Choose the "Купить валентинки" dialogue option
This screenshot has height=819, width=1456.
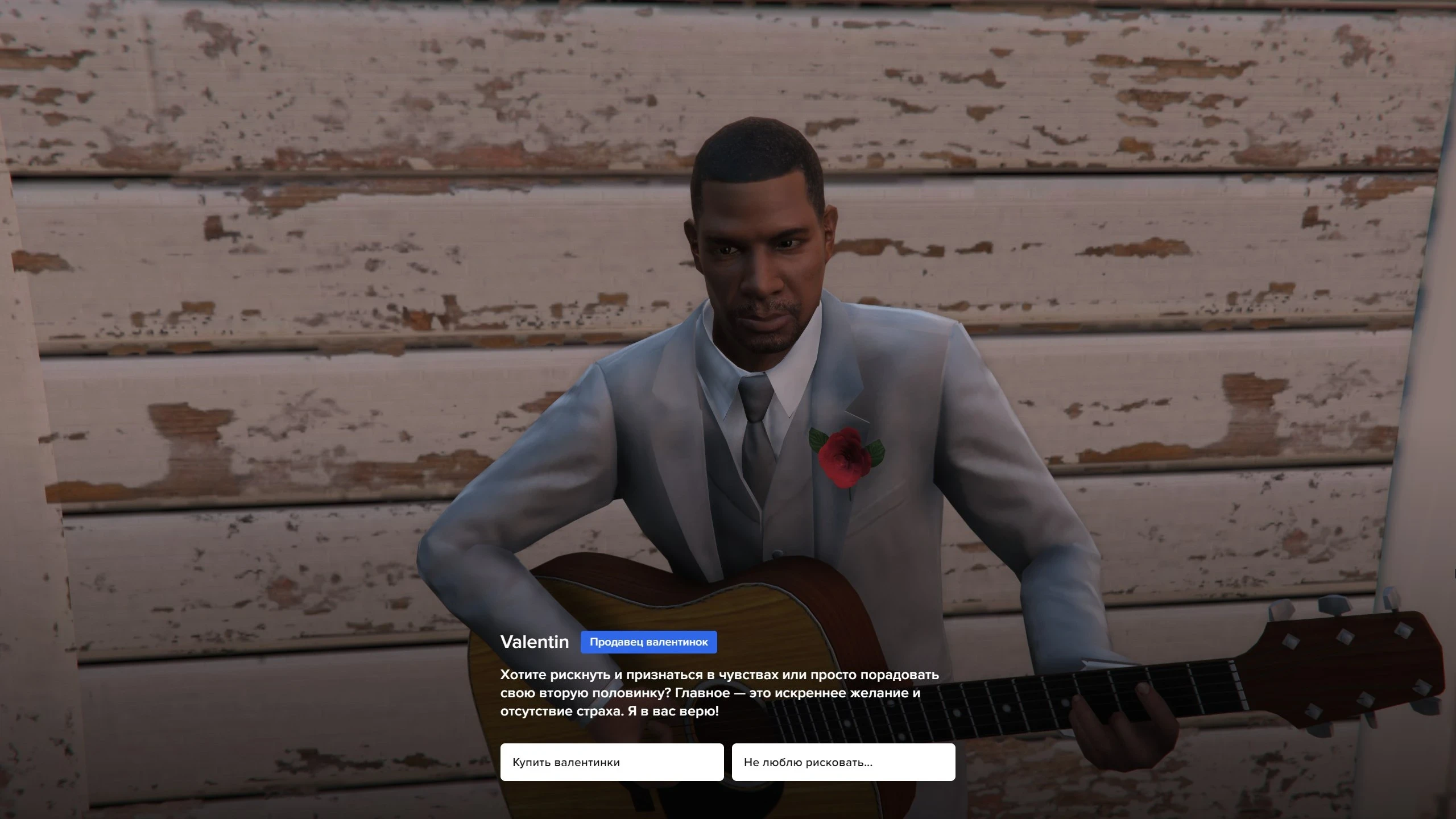(x=611, y=762)
